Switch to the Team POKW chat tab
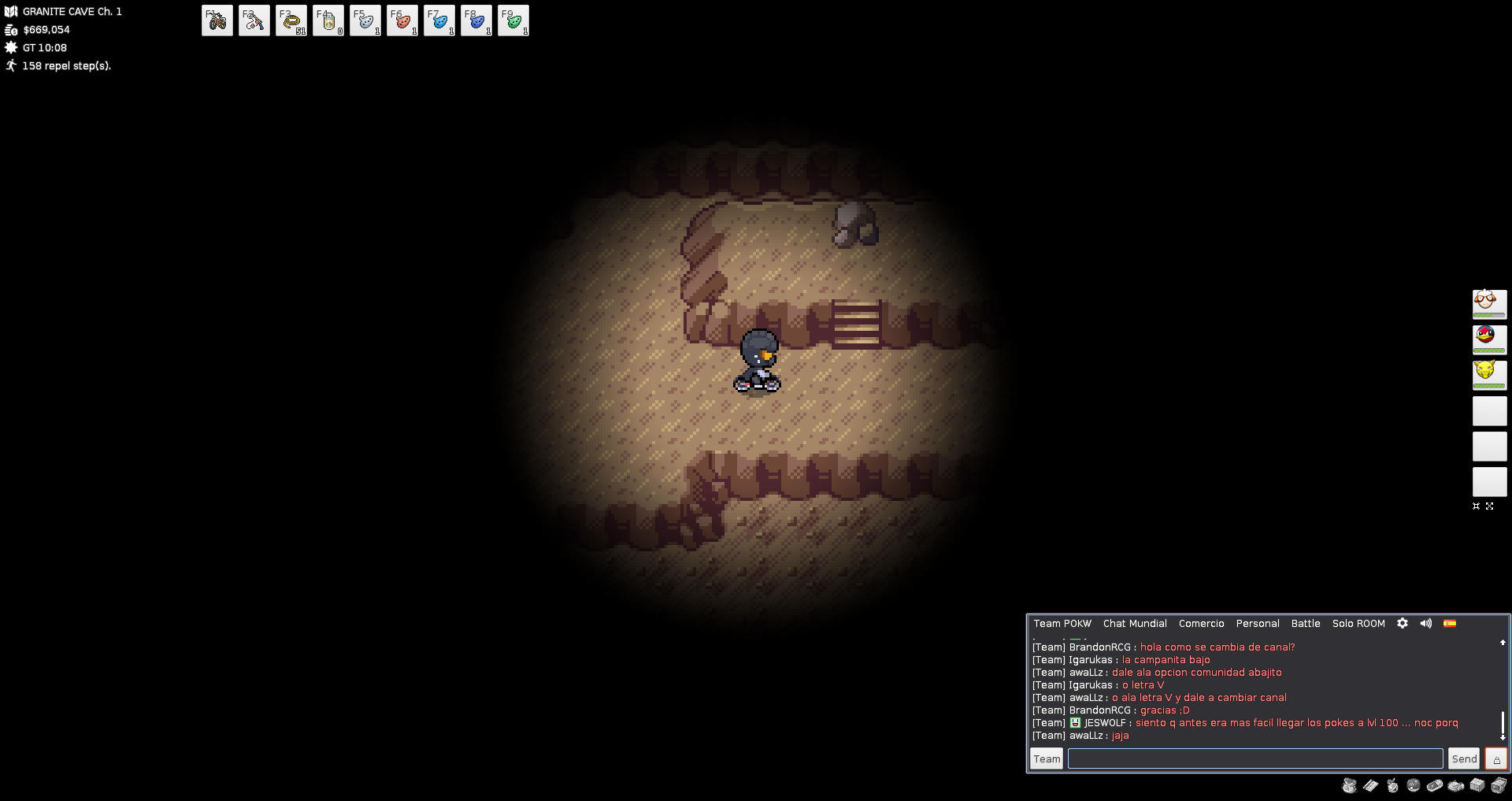Image resolution: width=1512 pixels, height=801 pixels. [1062, 624]
